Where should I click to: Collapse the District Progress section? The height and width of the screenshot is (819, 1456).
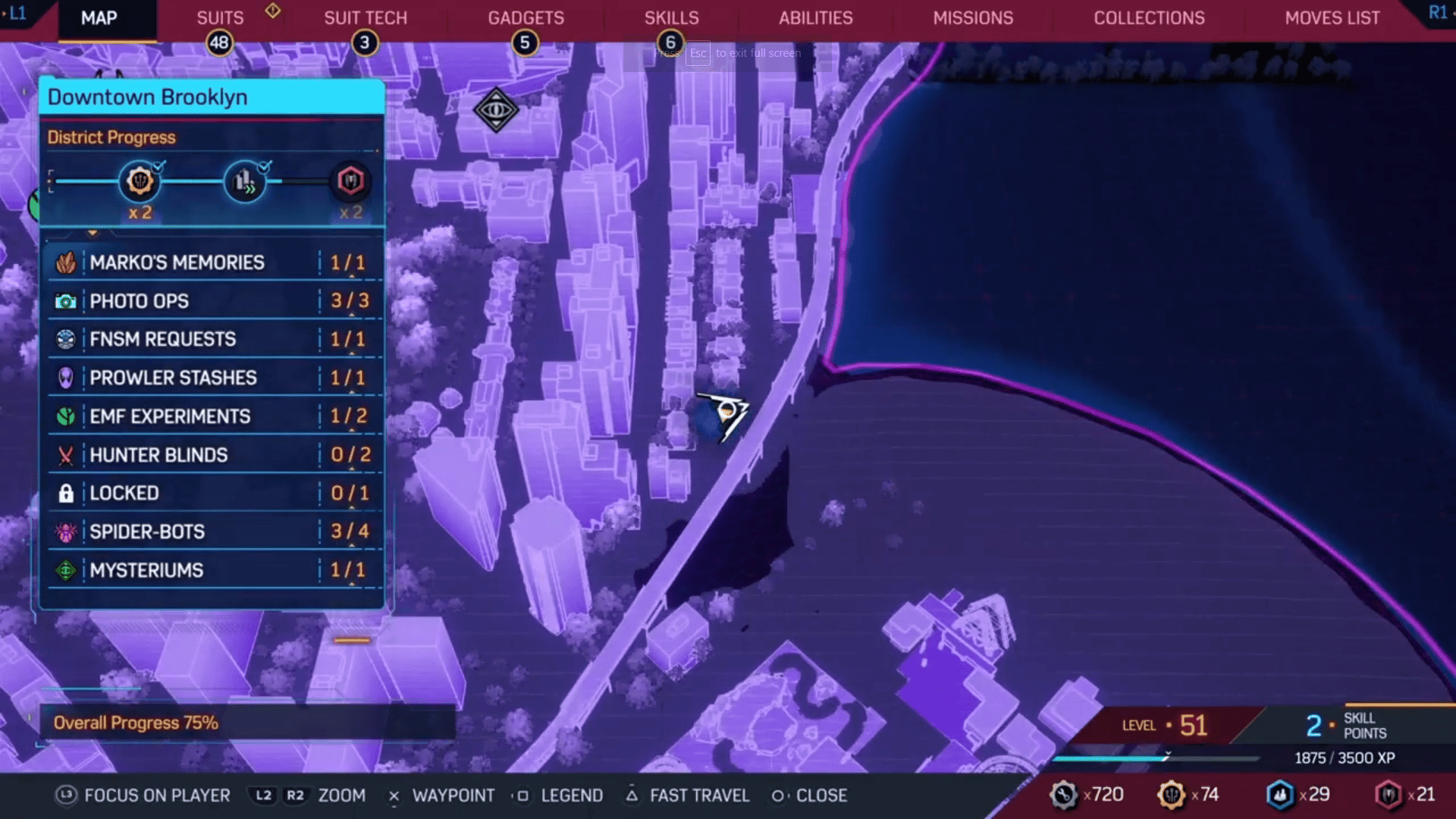pyautogui.click(x=111, y=137)
